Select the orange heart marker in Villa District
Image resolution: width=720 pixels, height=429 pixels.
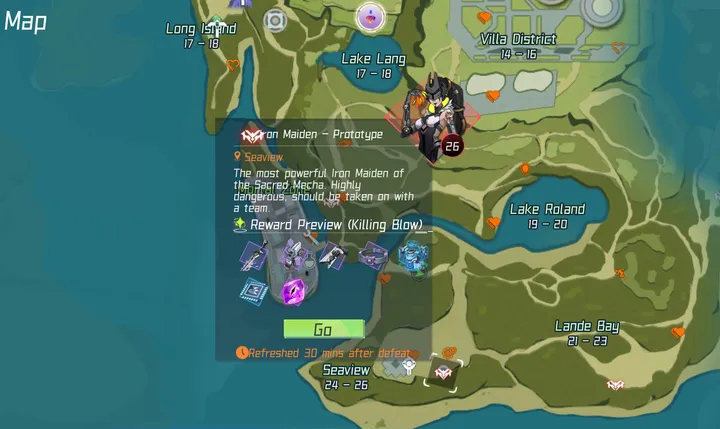(485, 18)
